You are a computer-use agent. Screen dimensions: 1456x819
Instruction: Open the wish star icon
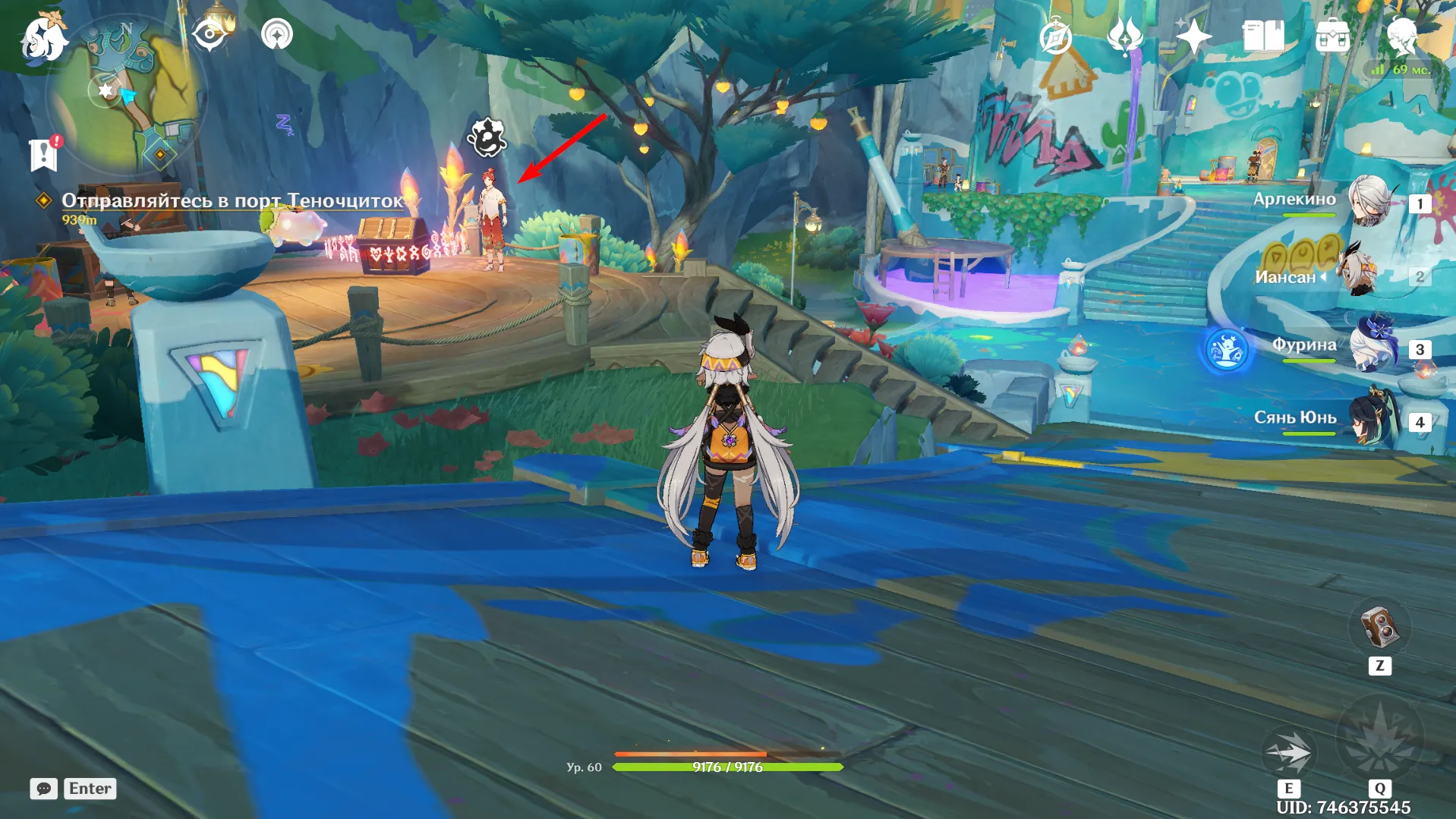tap(1193, 36)
